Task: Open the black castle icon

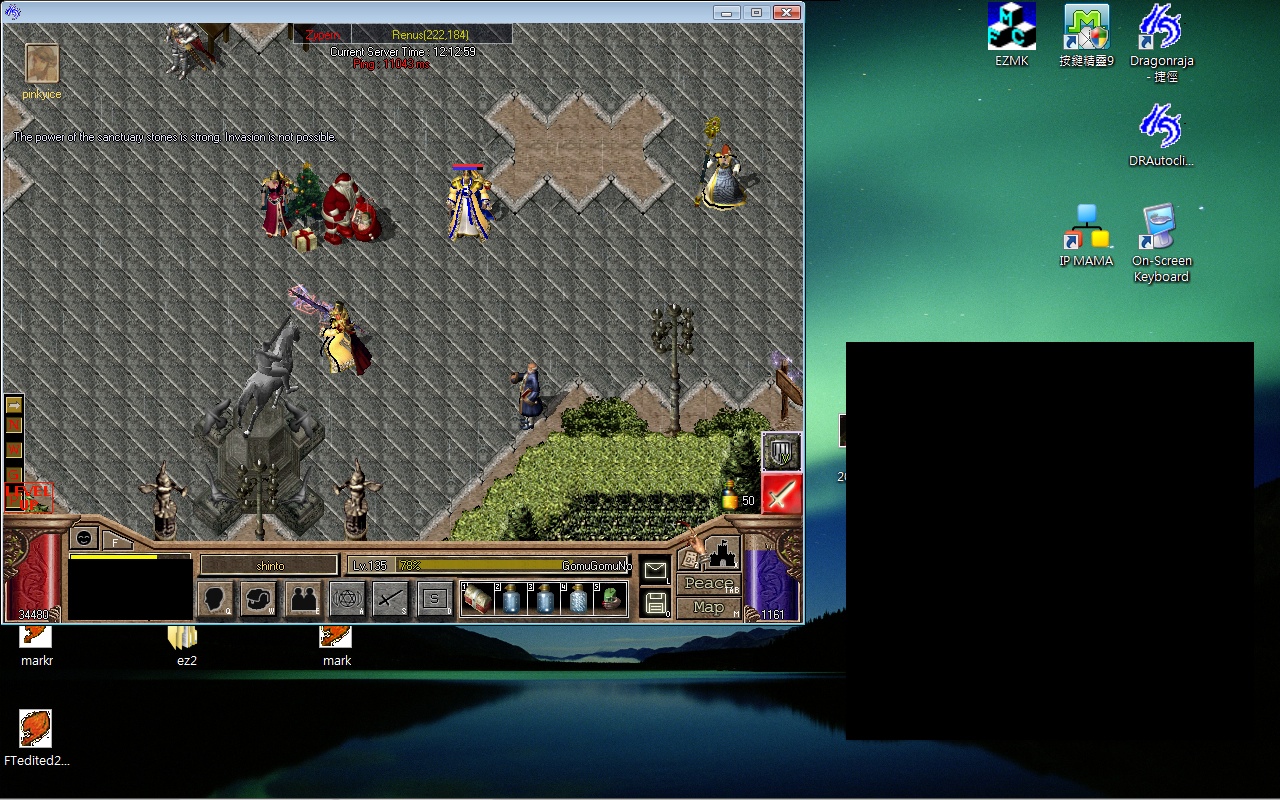Action: [722, 553]
